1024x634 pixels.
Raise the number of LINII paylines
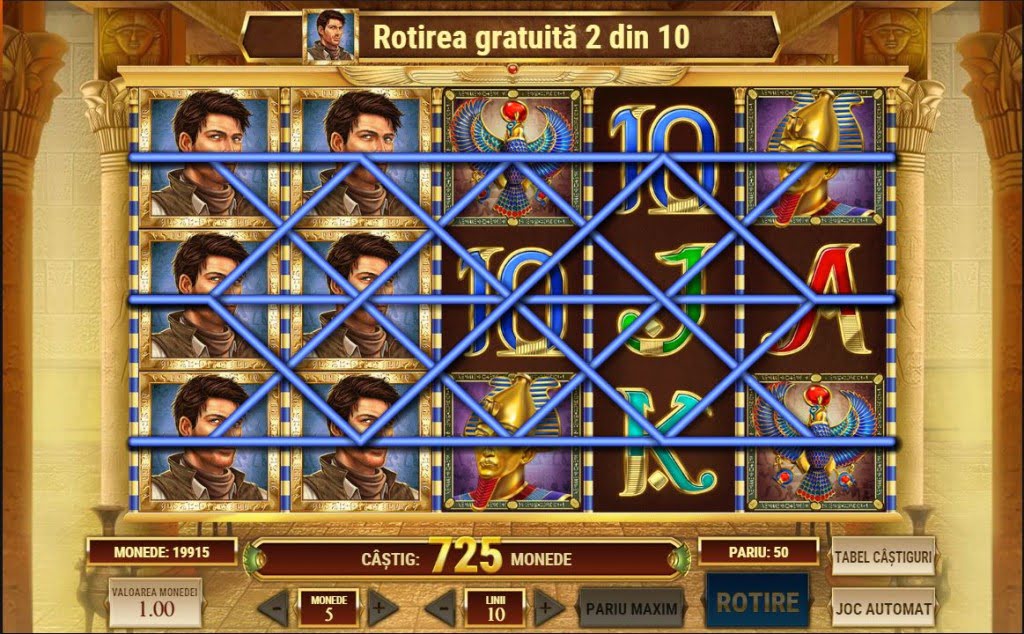coord(547,608)
